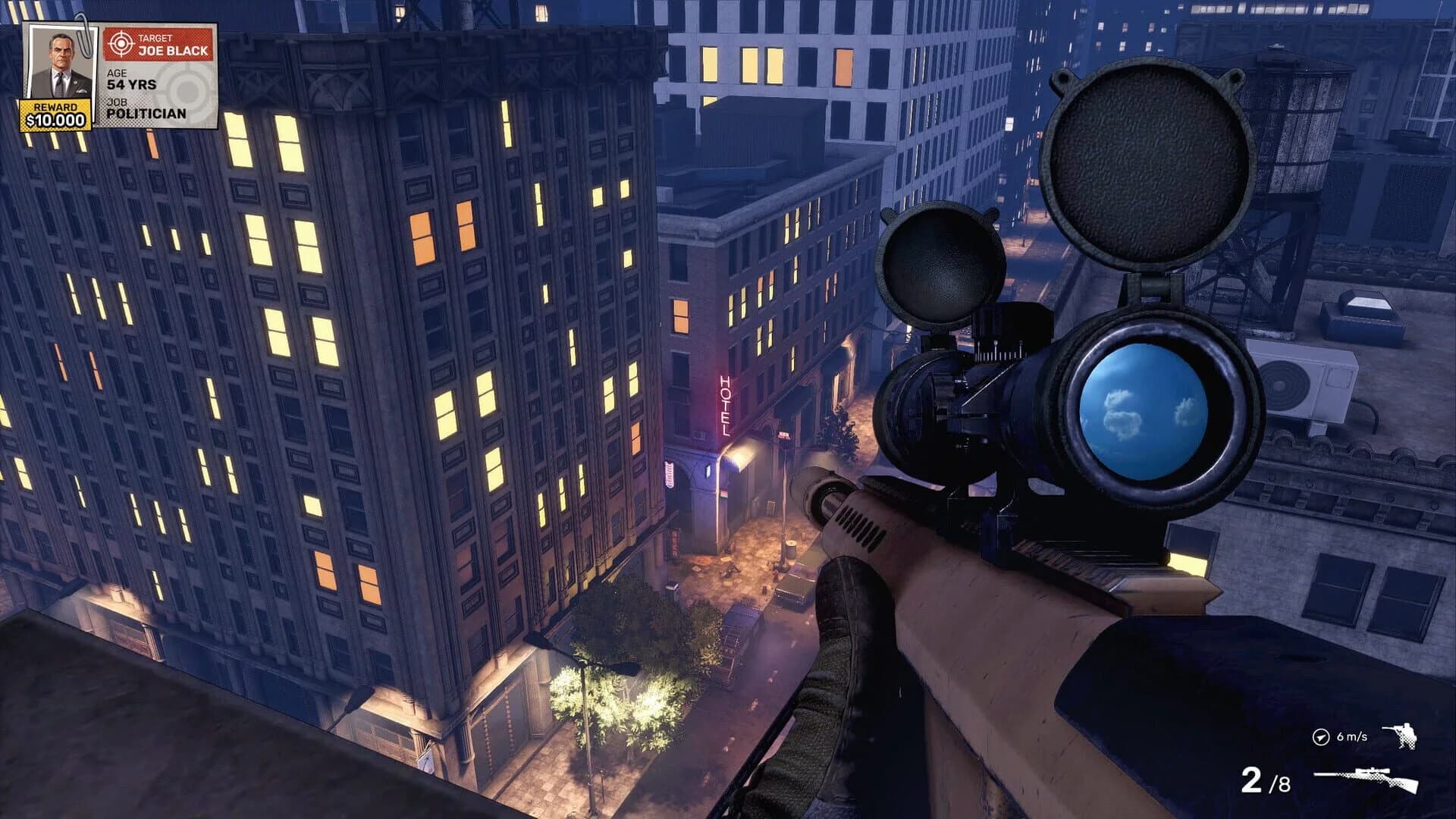Click the red crosshair target icon
Image resolution: width=1456 pixels, height=819 pixels.
(121, 42)
